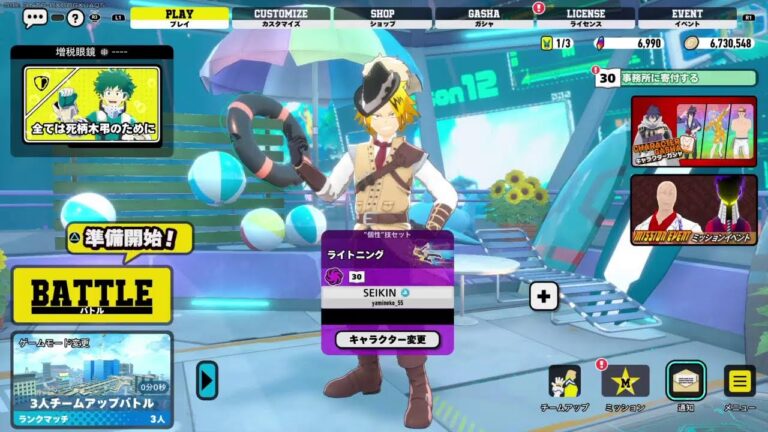
Task: Change game mode via the ranked match panel
Action: click(92, 380)
